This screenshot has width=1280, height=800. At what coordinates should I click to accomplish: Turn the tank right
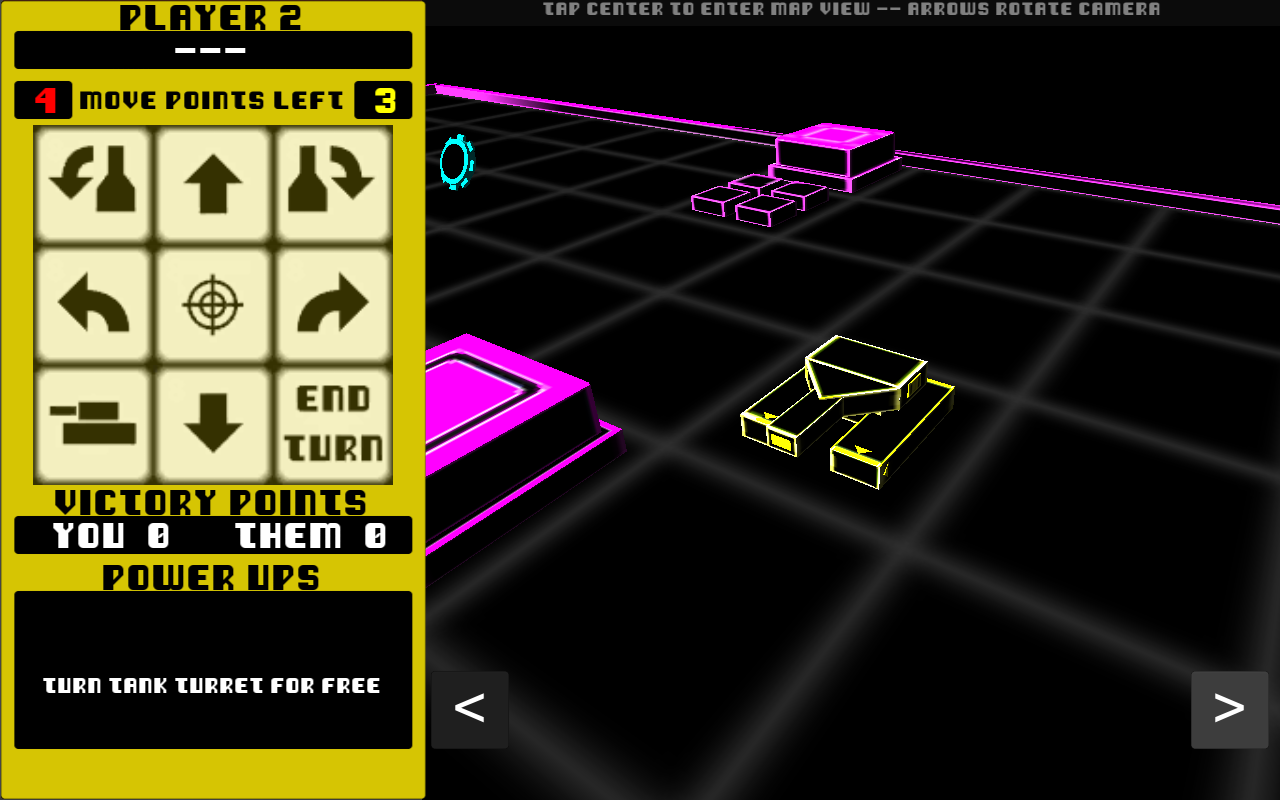pyautogui.click(x=333, y=305)
